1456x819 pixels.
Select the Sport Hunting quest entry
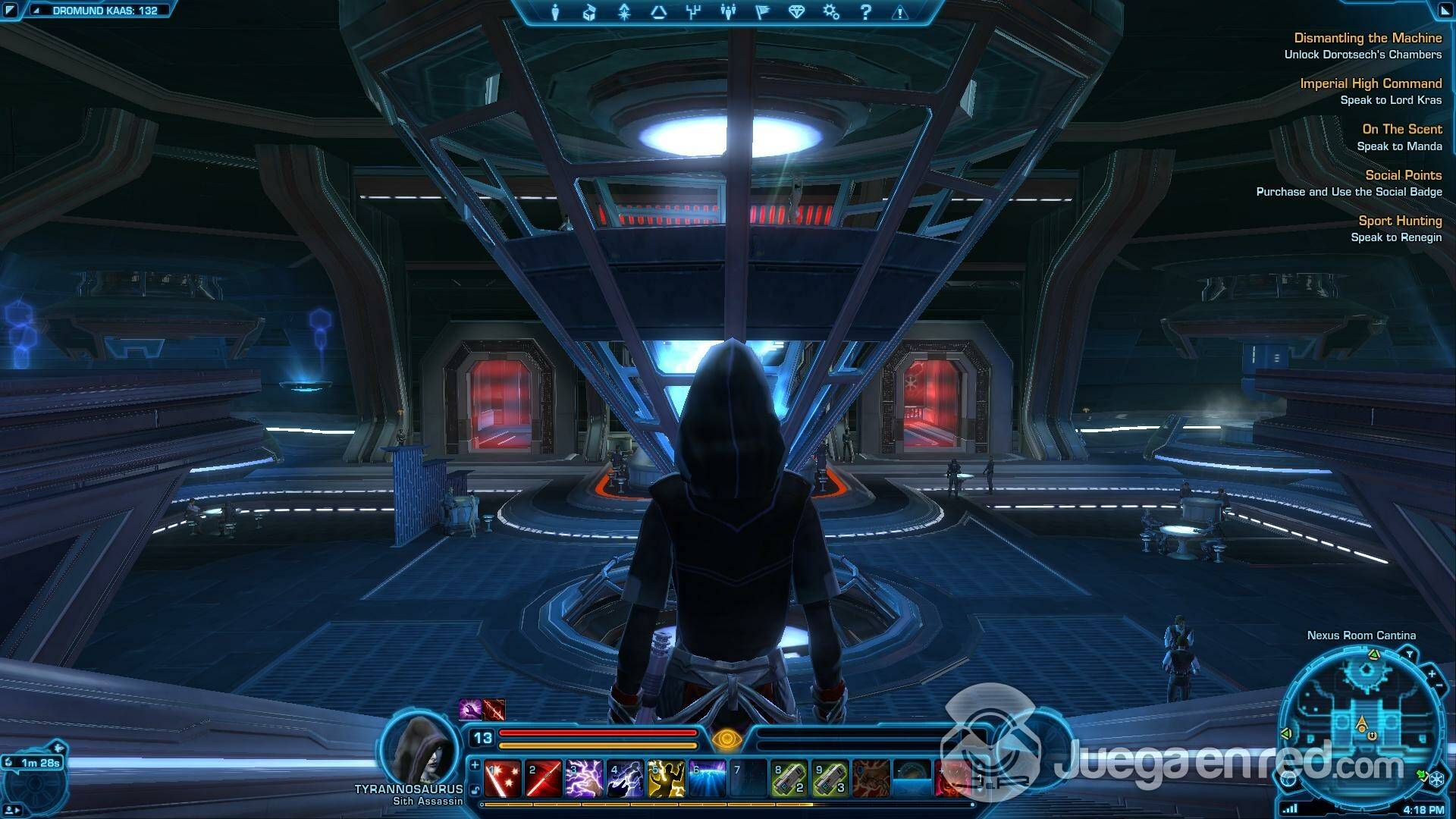(x=1399, y=221)
